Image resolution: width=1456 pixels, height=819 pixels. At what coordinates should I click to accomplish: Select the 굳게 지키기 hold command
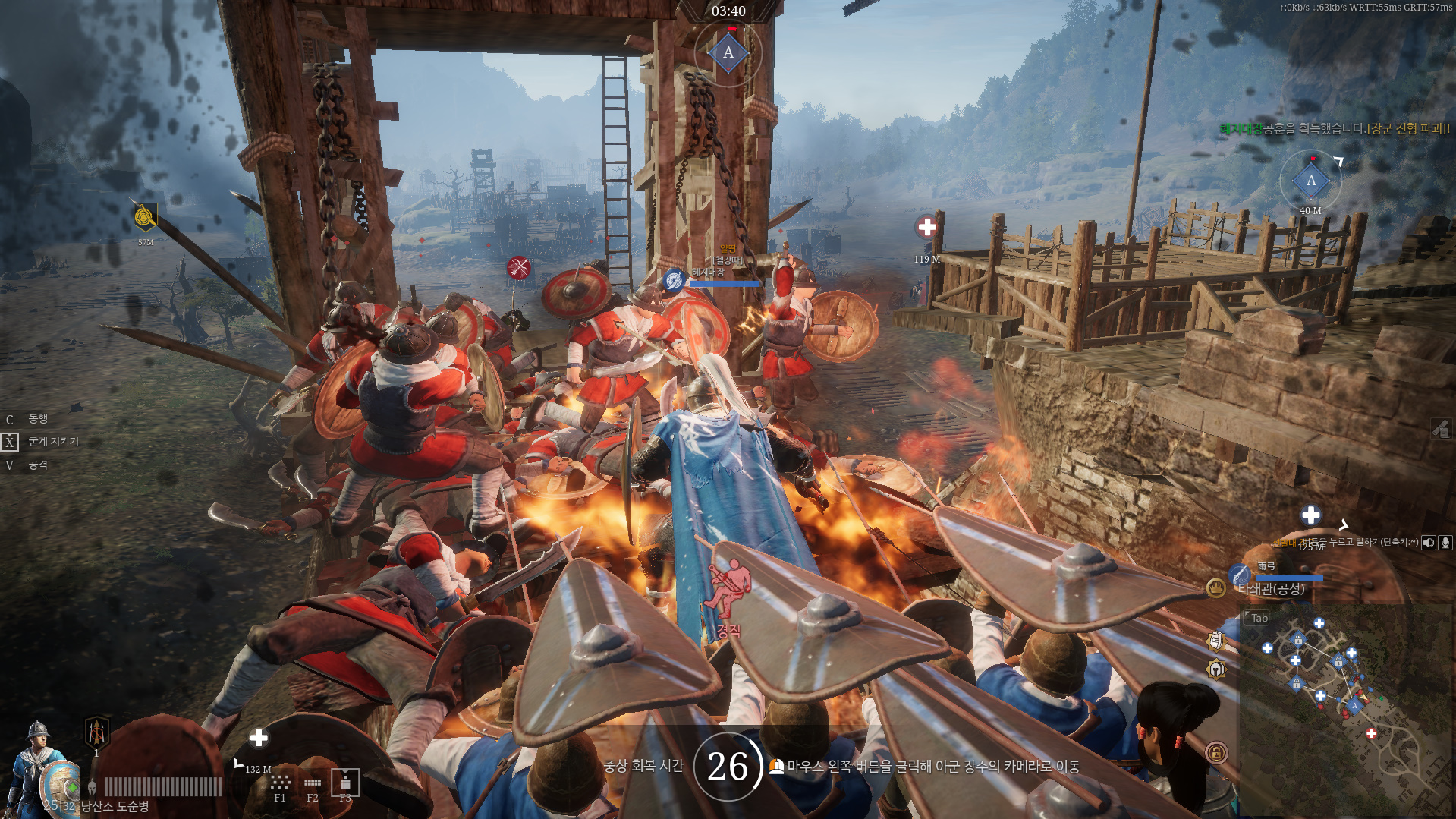pos(53,442)
